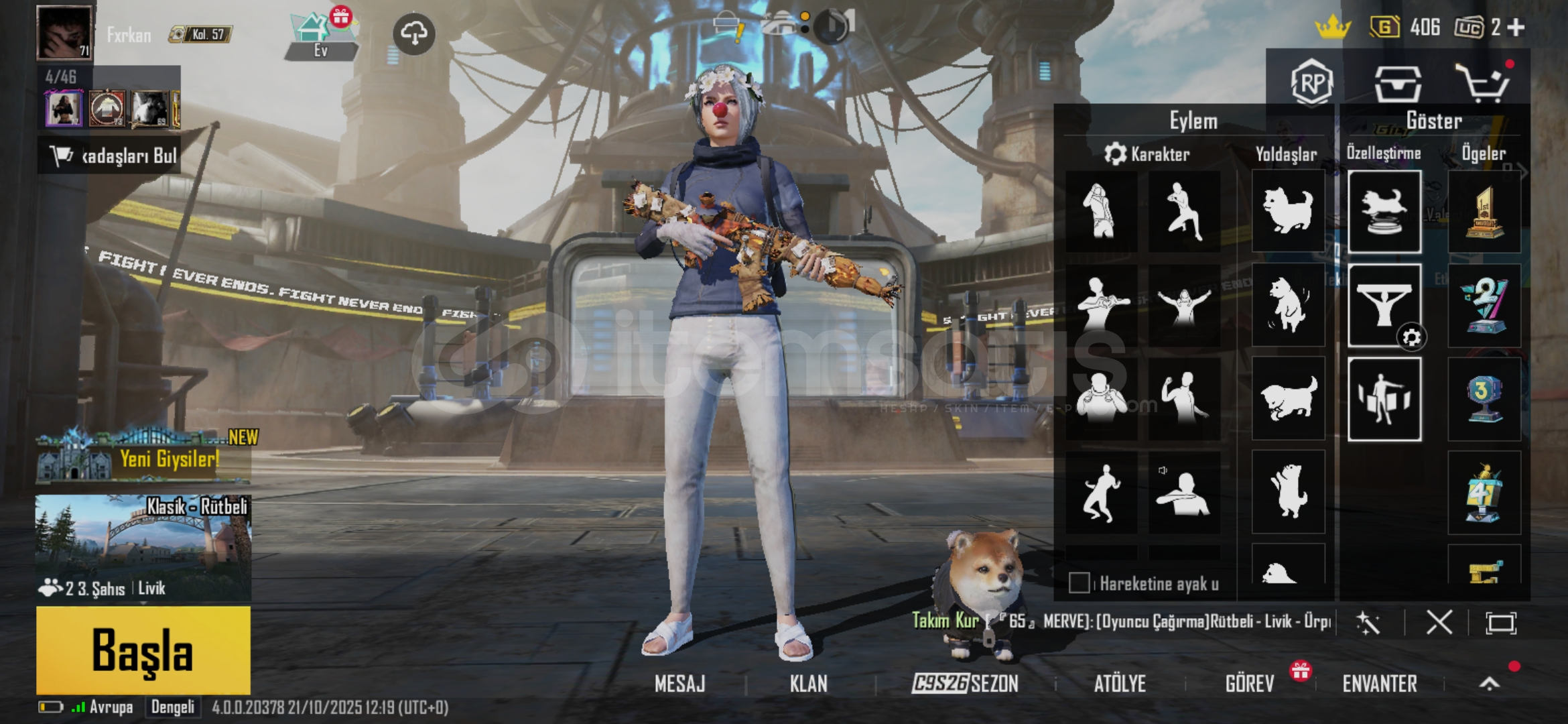
Task: Open the Klasik - Rütbeli mode selector
Action: (x=143, y=546)
